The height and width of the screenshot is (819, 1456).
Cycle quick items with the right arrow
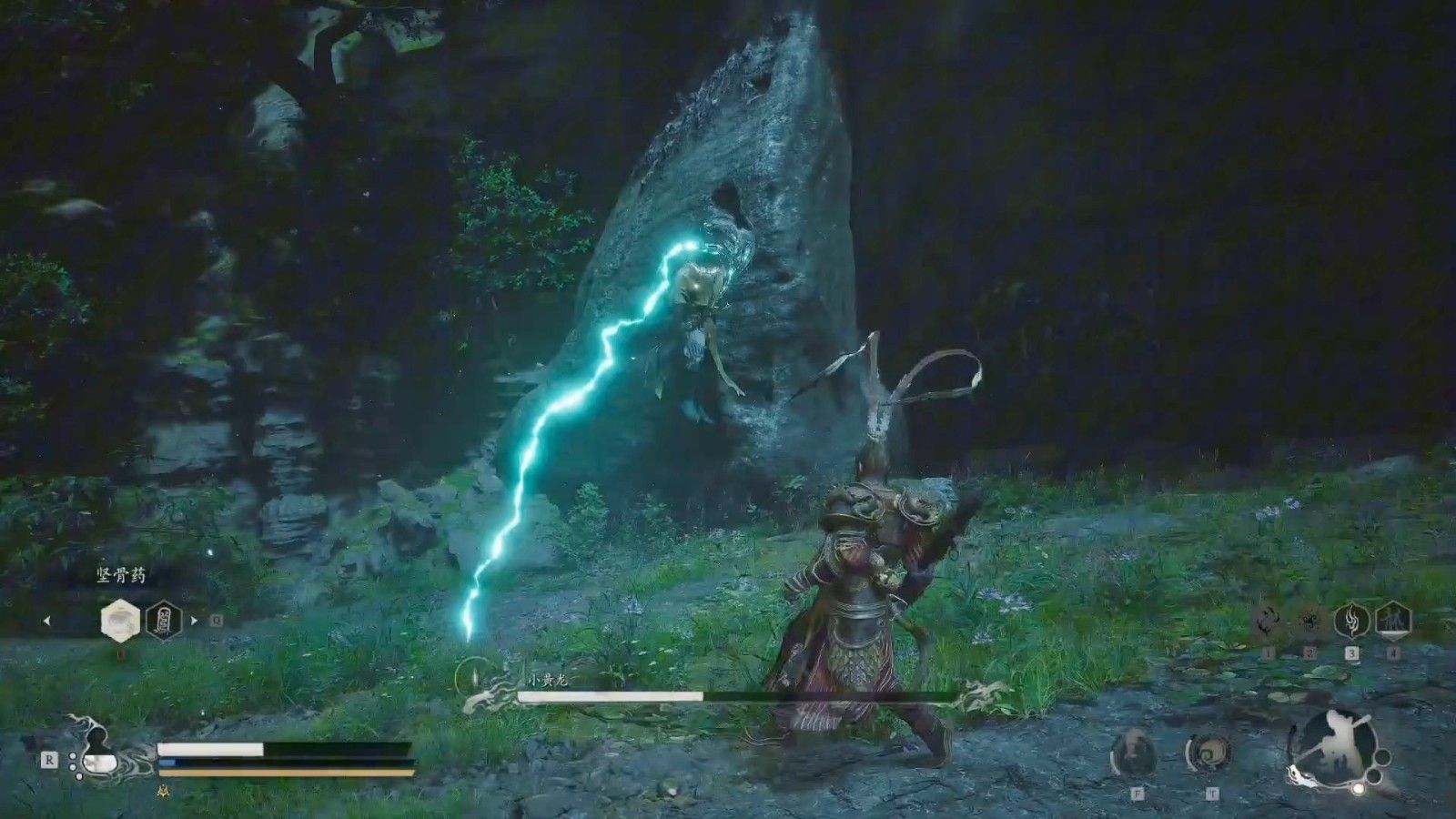(x=193, y=622)
